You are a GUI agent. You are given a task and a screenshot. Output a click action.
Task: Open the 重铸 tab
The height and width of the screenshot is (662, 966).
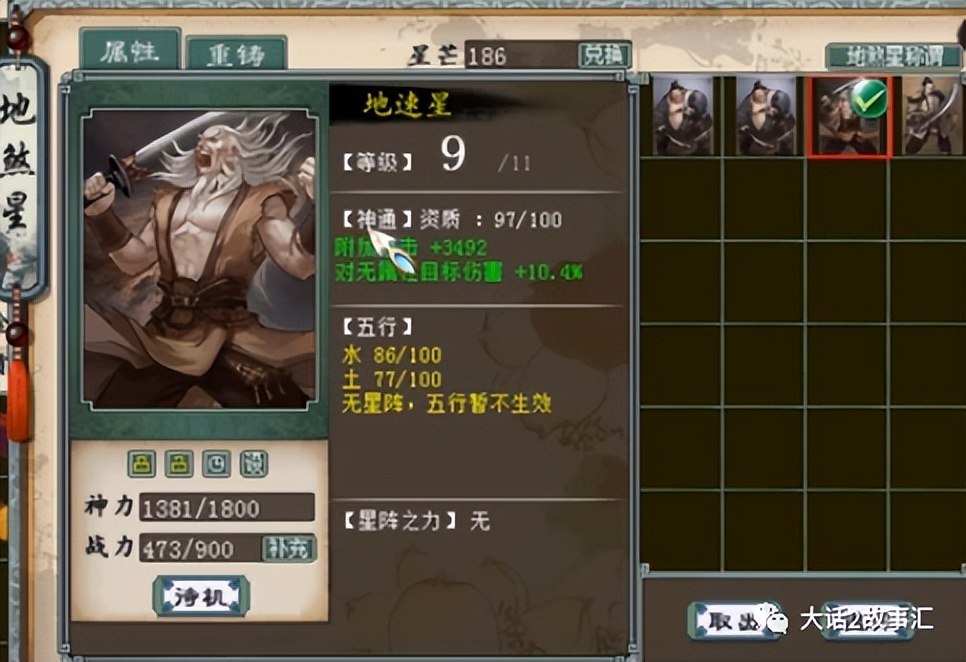coord(236,55)
